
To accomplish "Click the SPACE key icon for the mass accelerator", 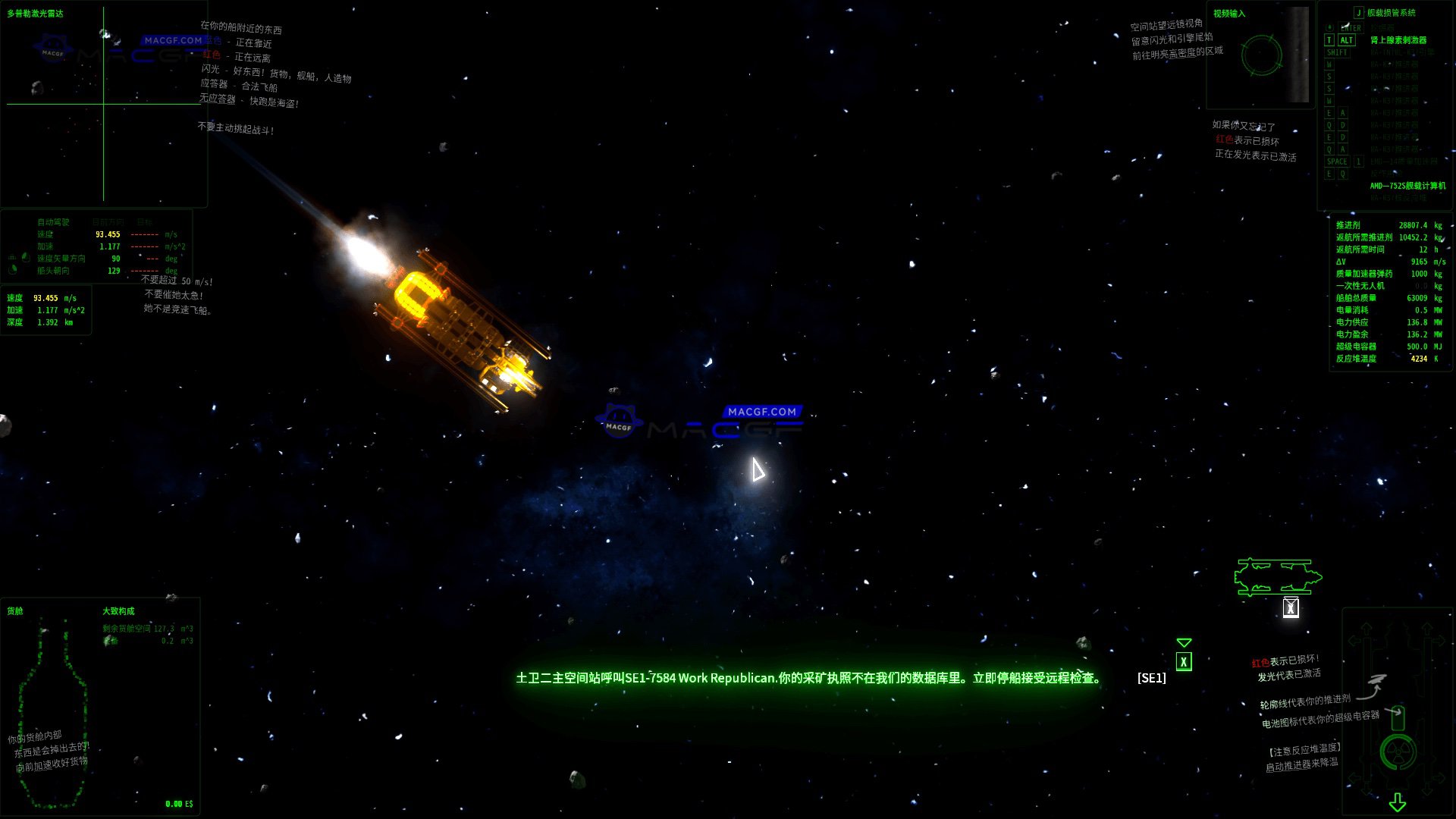I will (x=1337, y=161).
